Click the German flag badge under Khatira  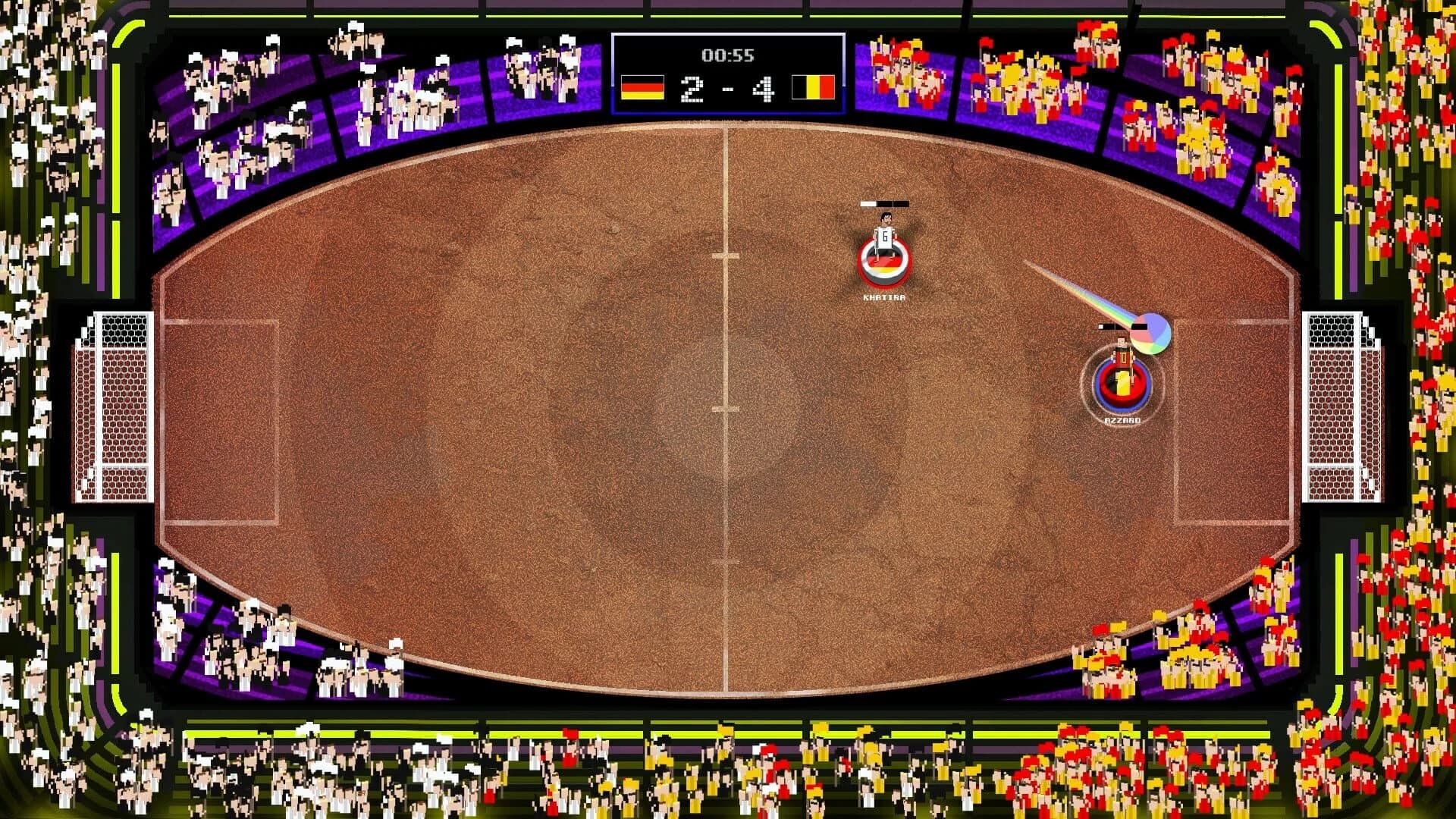click(884, 264)
